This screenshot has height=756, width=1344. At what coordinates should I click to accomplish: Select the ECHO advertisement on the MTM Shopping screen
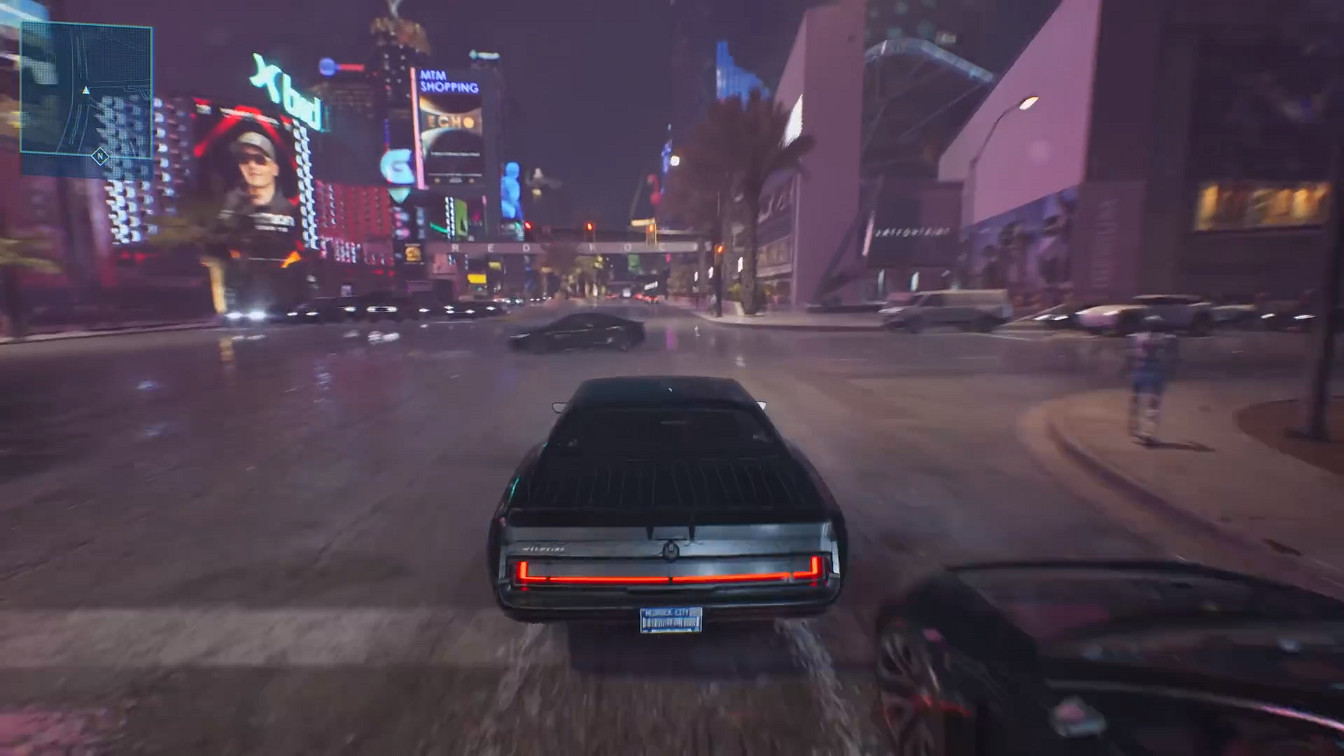click(x=452, y=122)
